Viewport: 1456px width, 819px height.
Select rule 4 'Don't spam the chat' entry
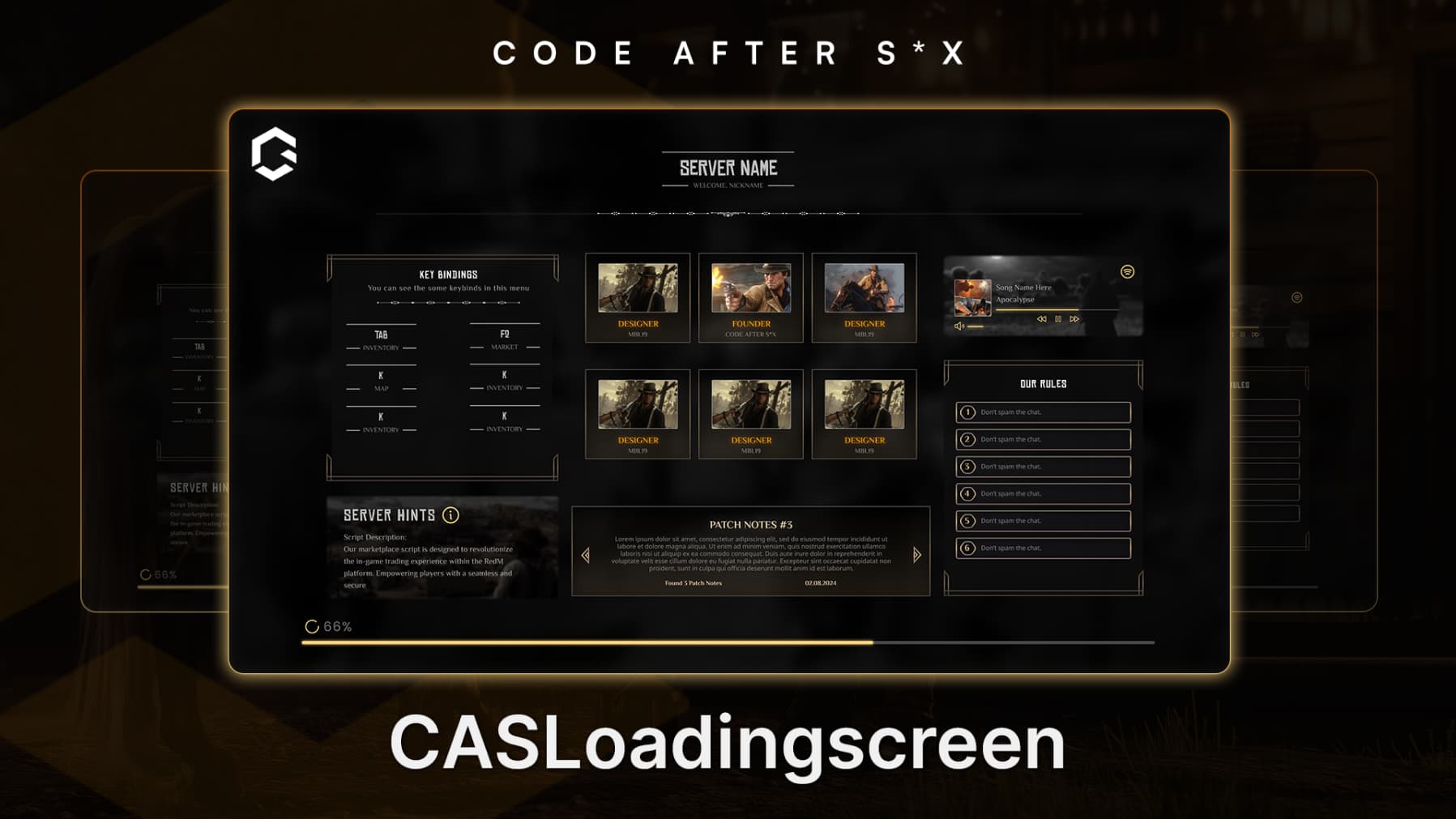(x=1043, y=493)
